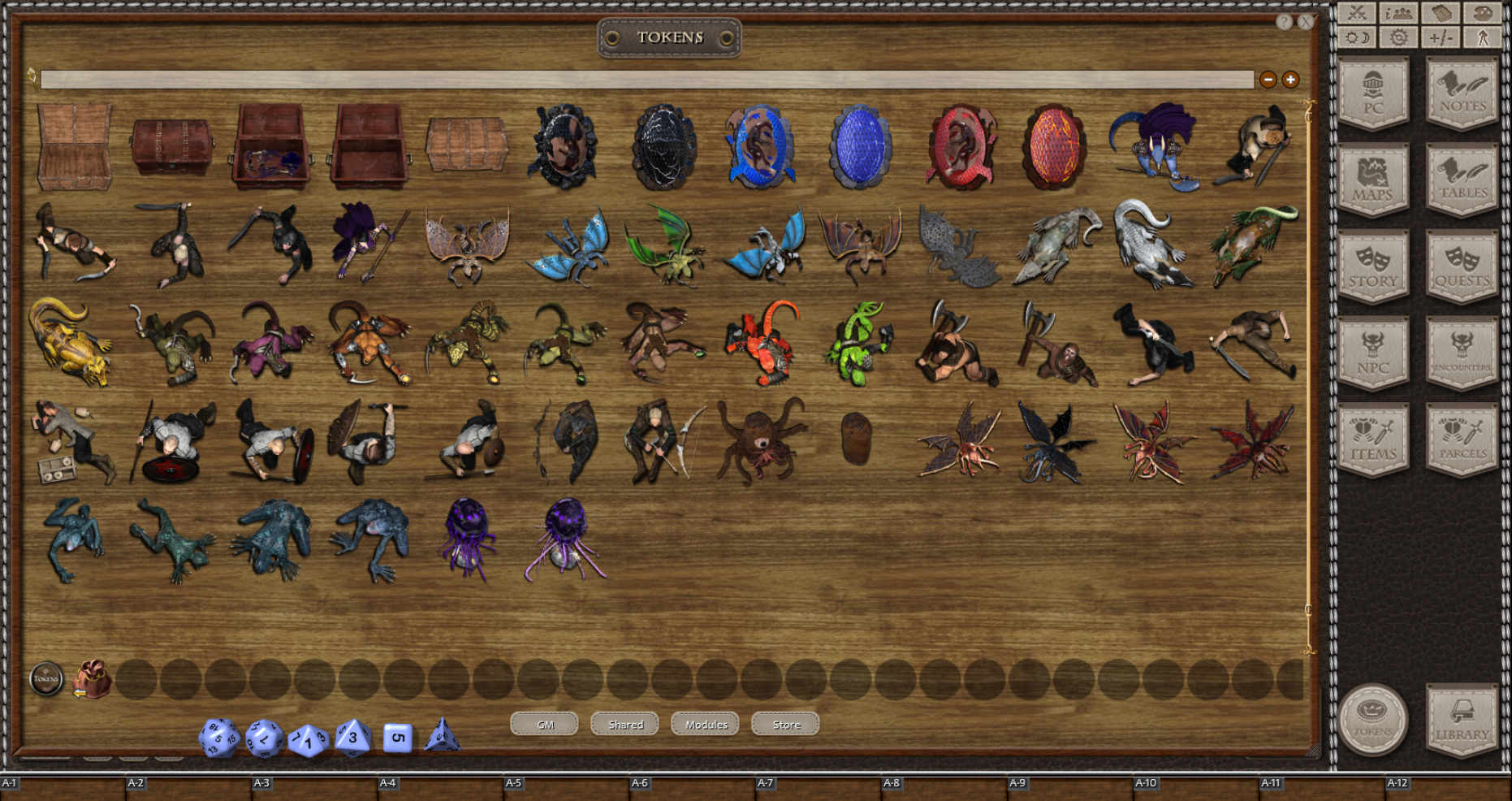Switch to the Store tab
Screen dimensions: 1512x801
[x=784, y=724]
